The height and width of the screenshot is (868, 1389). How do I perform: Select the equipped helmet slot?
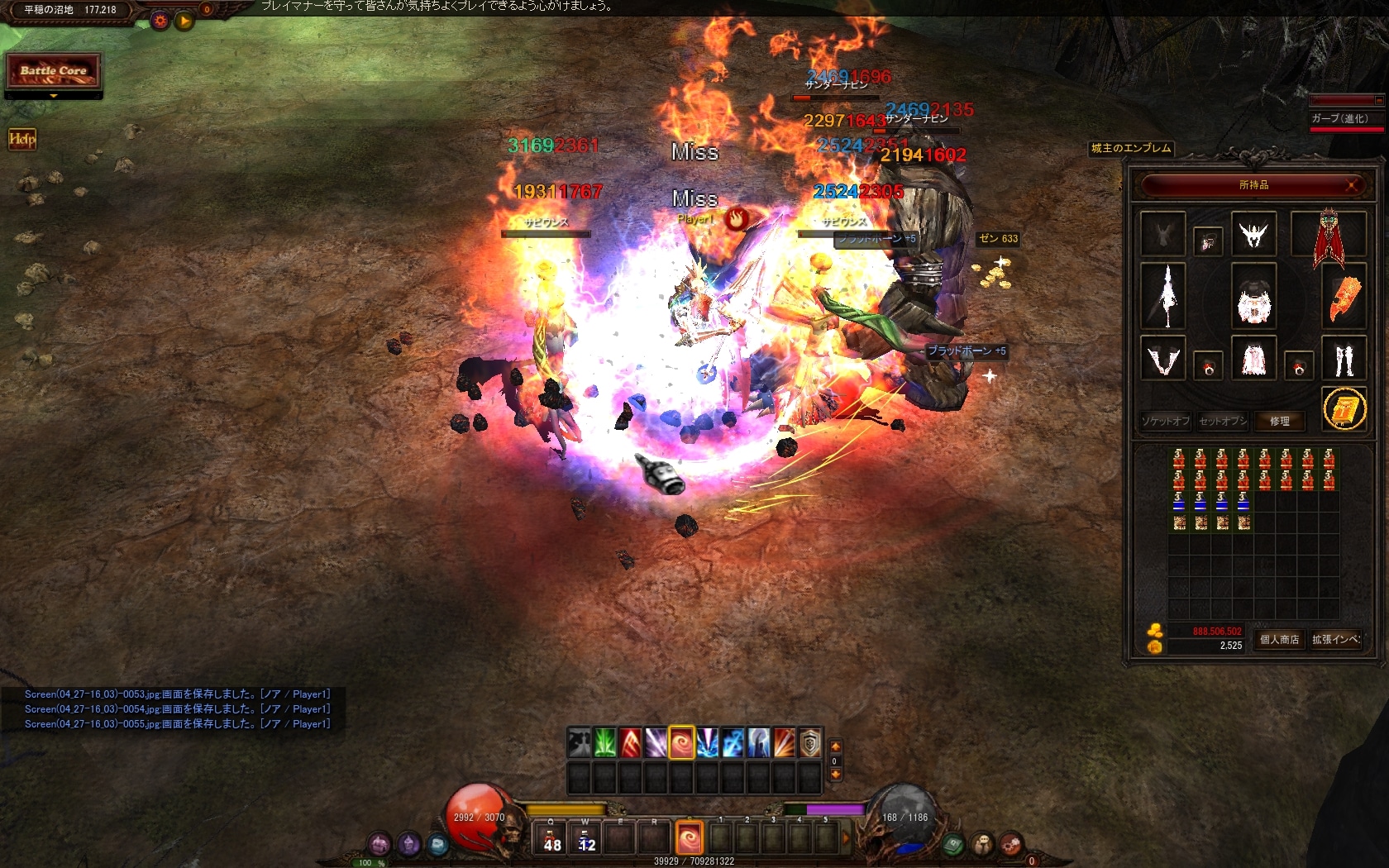[1253, 234]
